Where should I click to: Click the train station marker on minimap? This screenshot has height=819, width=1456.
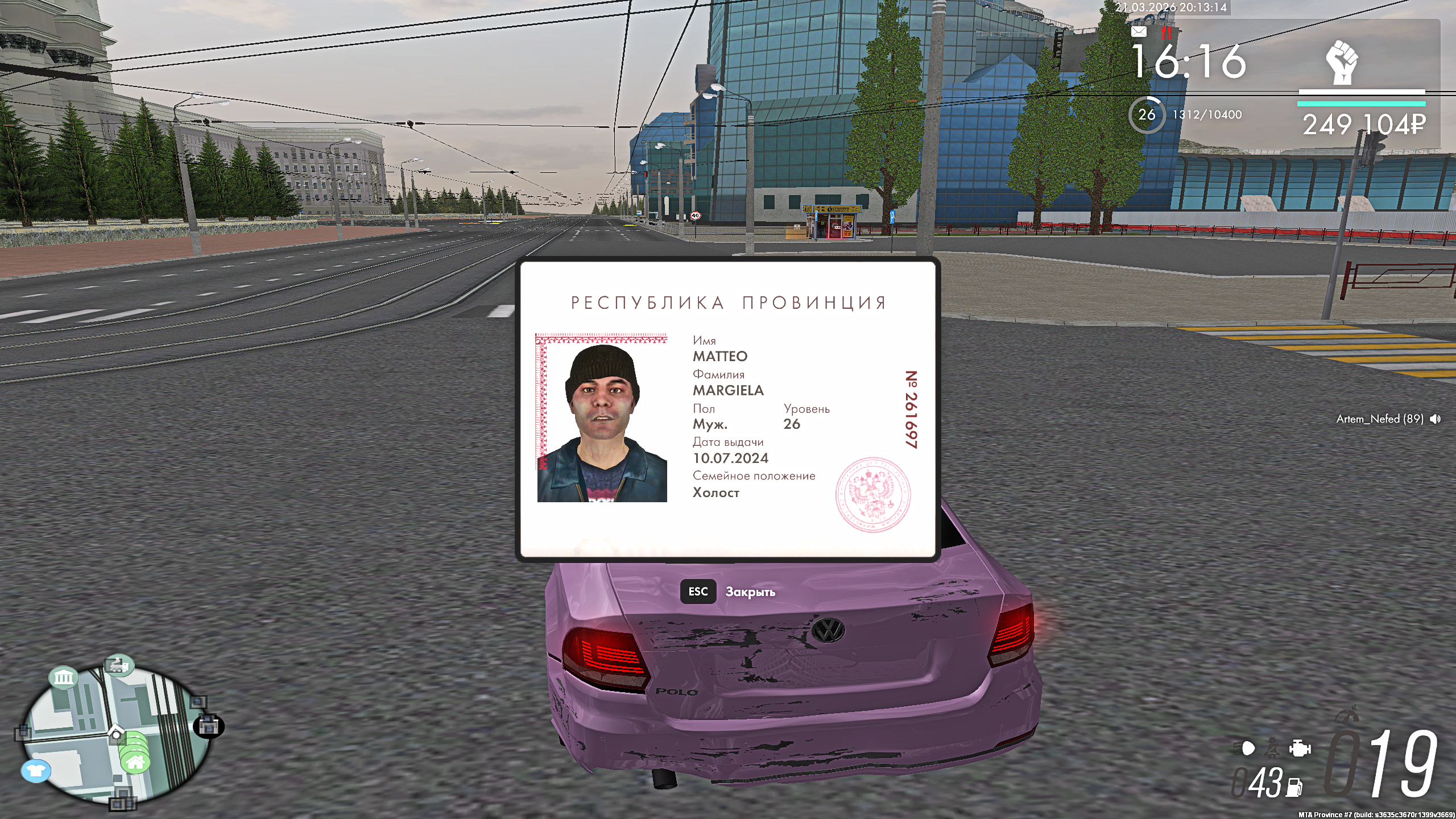click(x=118, y=664)
